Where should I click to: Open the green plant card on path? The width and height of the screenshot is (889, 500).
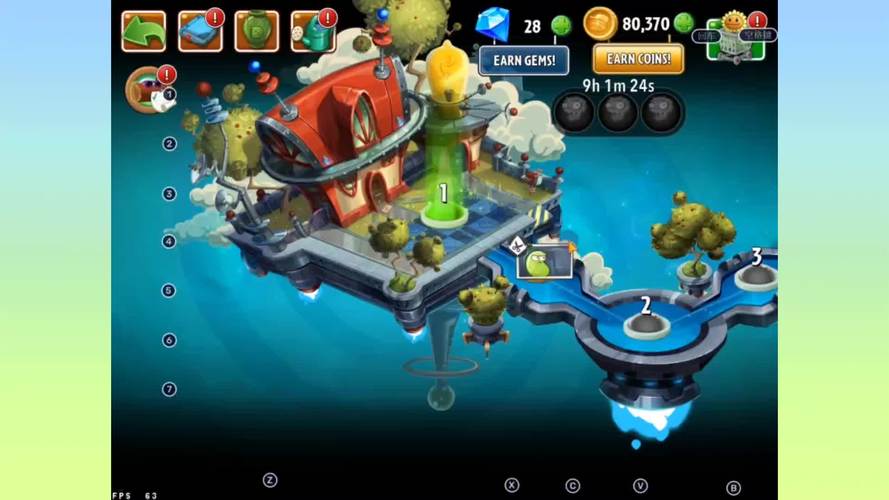[x=544, y=263]
